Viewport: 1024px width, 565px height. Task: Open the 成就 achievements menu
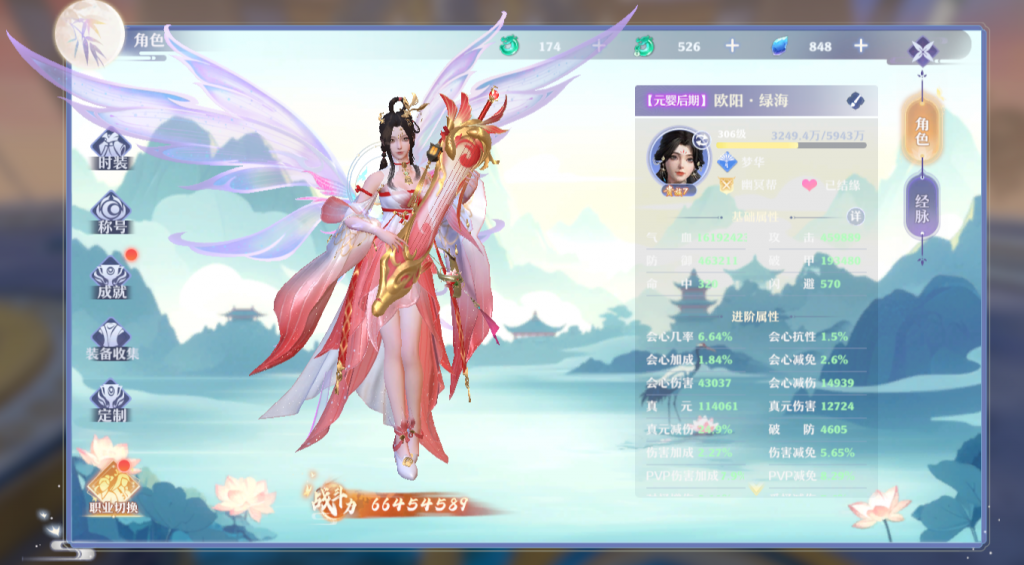point(111,275)
